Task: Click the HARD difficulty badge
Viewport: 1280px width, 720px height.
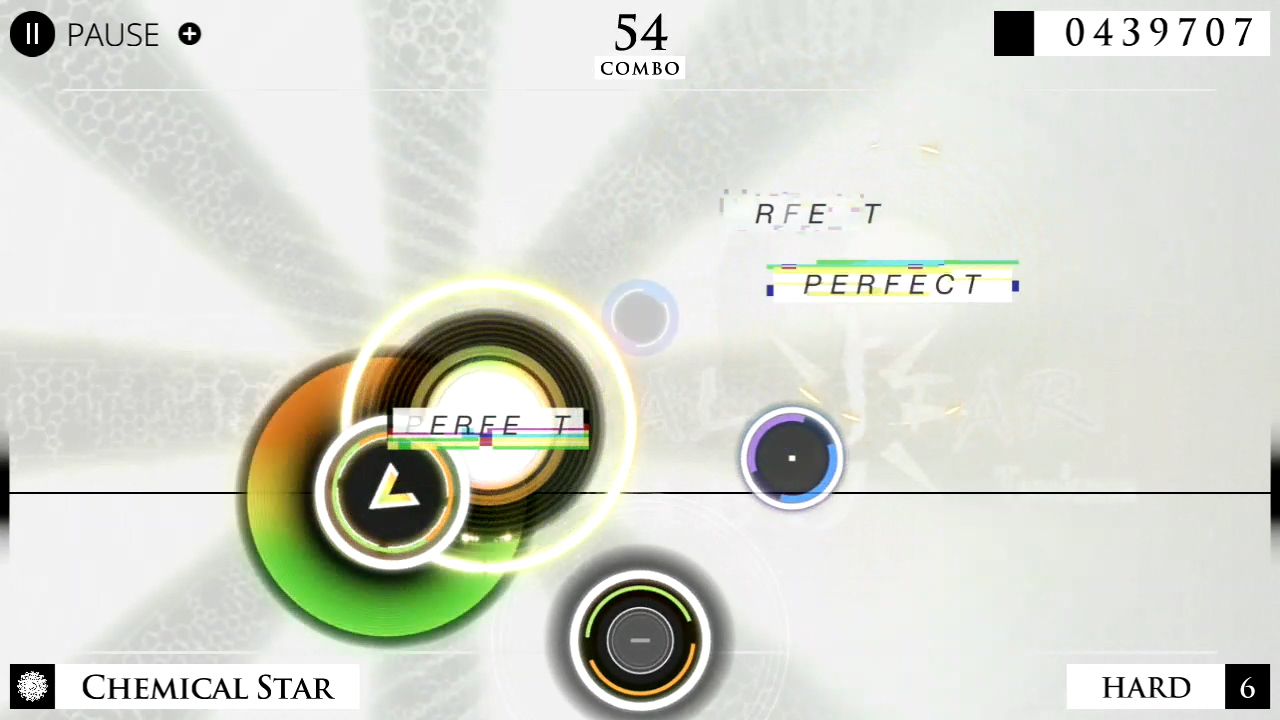Action: tap(1146, 687)
